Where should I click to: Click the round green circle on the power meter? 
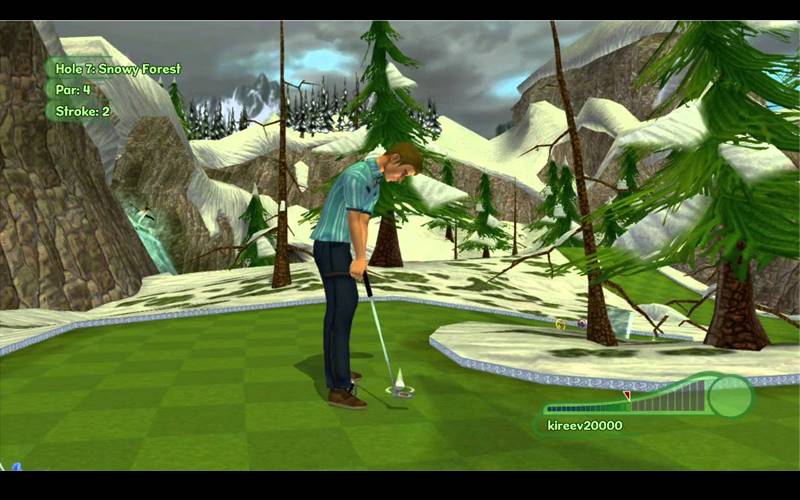730,397
